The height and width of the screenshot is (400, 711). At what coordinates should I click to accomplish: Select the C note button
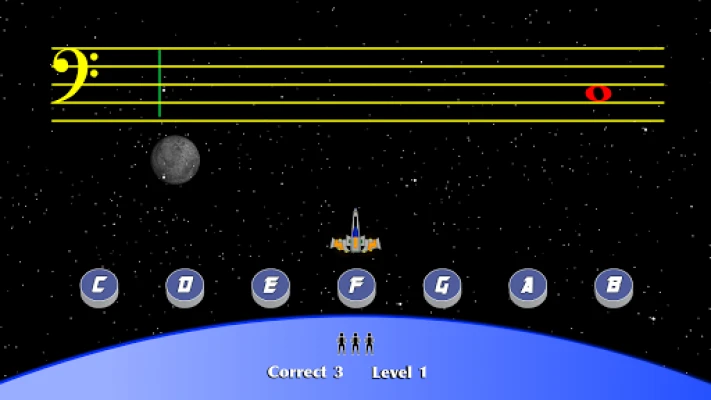[99, 286]
